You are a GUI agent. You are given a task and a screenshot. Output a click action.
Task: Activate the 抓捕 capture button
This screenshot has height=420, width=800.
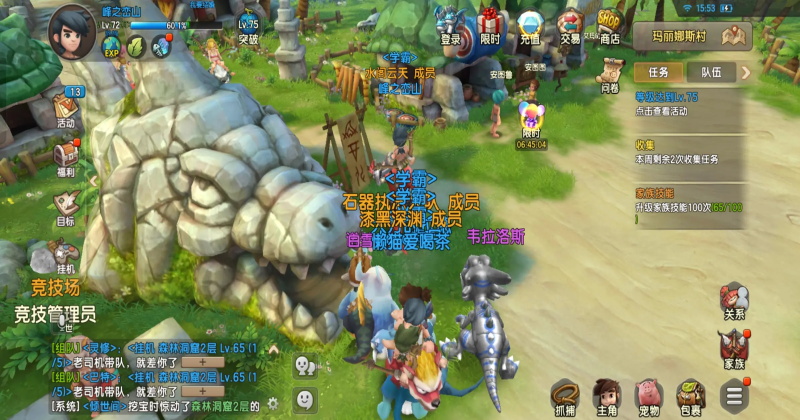pos(565,395)
